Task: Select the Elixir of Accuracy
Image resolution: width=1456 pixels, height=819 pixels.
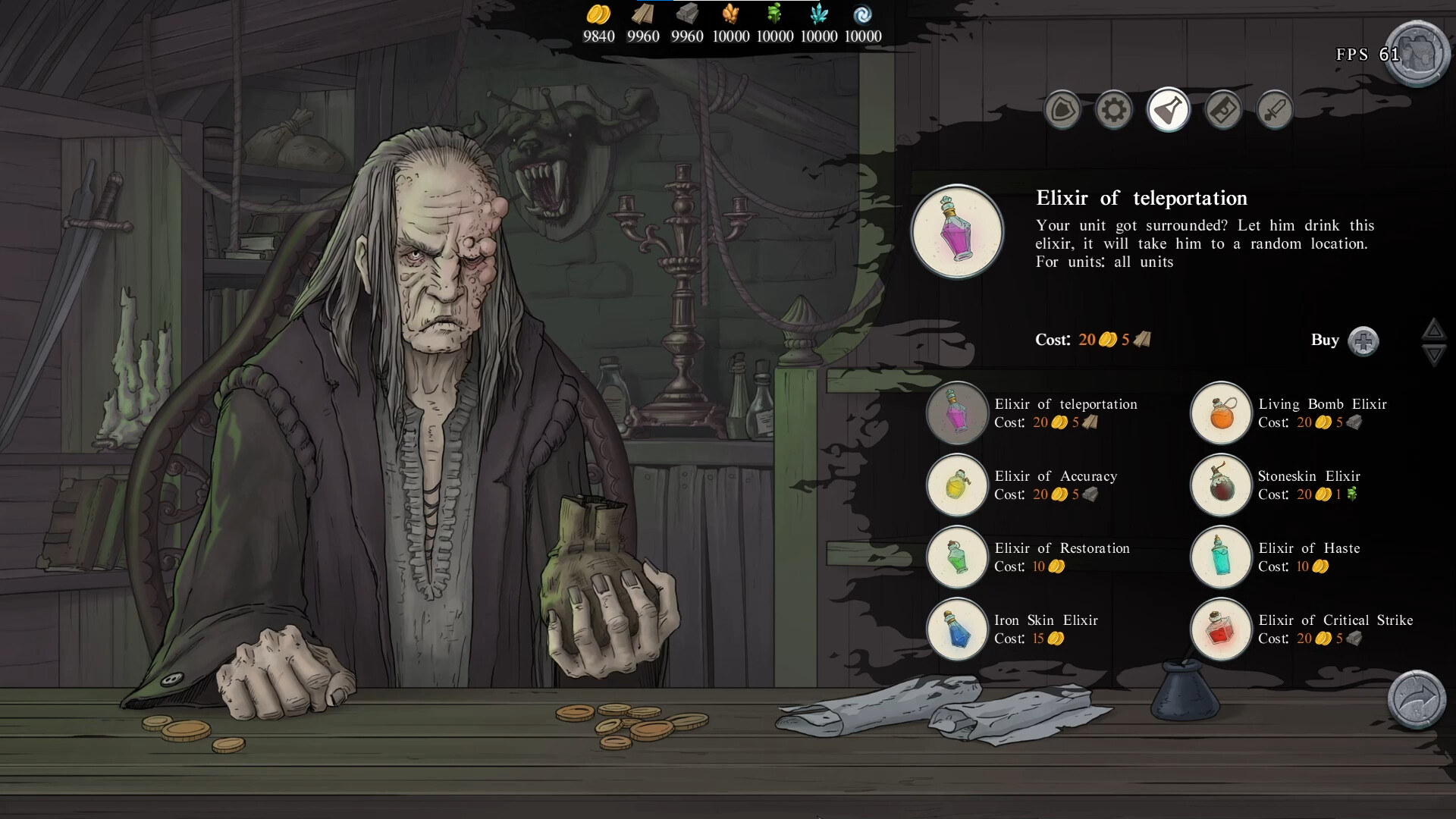Action: pyautogui.click(x=957, y=485)
